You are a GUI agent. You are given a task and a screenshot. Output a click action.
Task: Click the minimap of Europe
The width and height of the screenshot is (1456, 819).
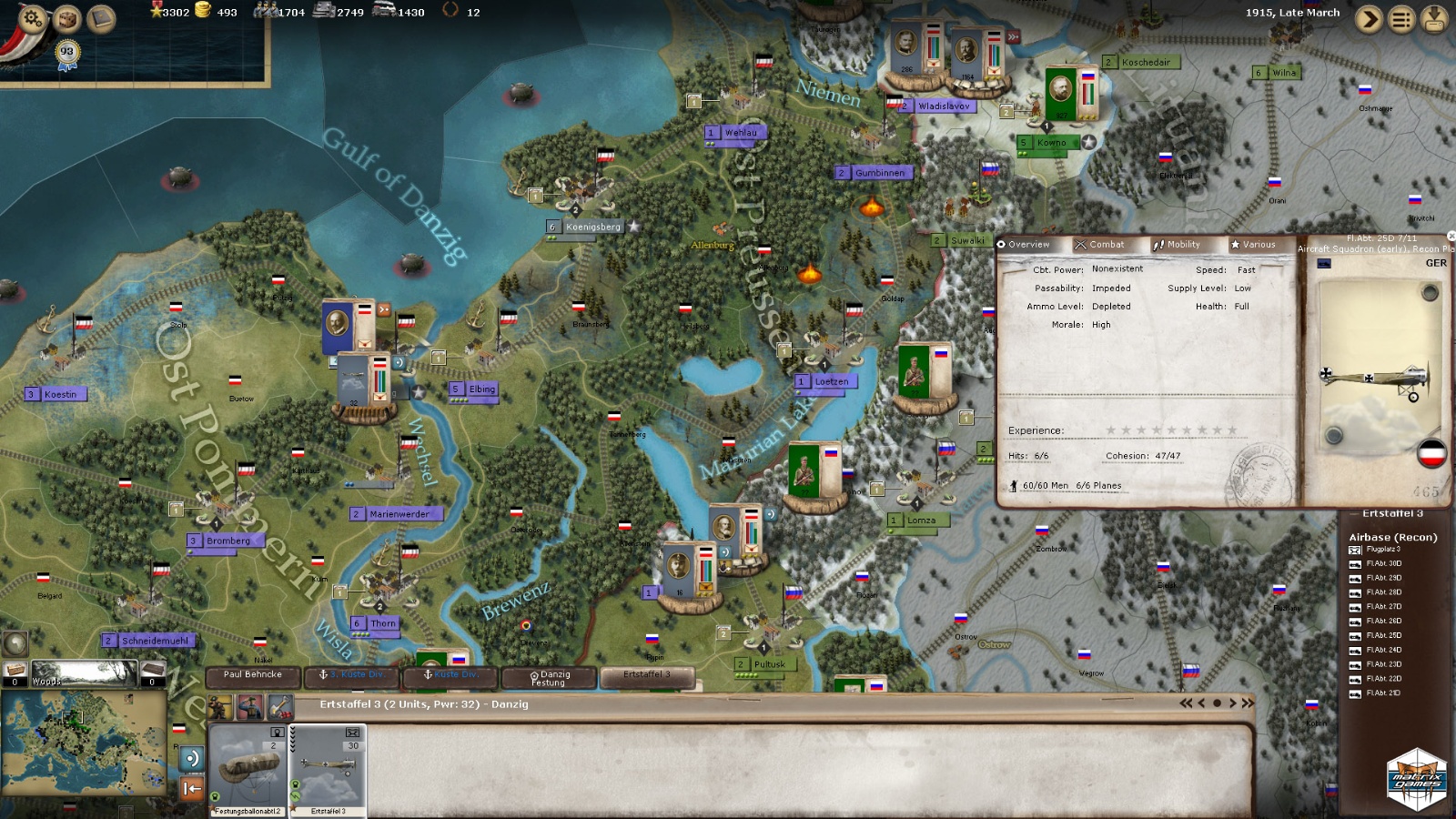(x=83, y=737)
